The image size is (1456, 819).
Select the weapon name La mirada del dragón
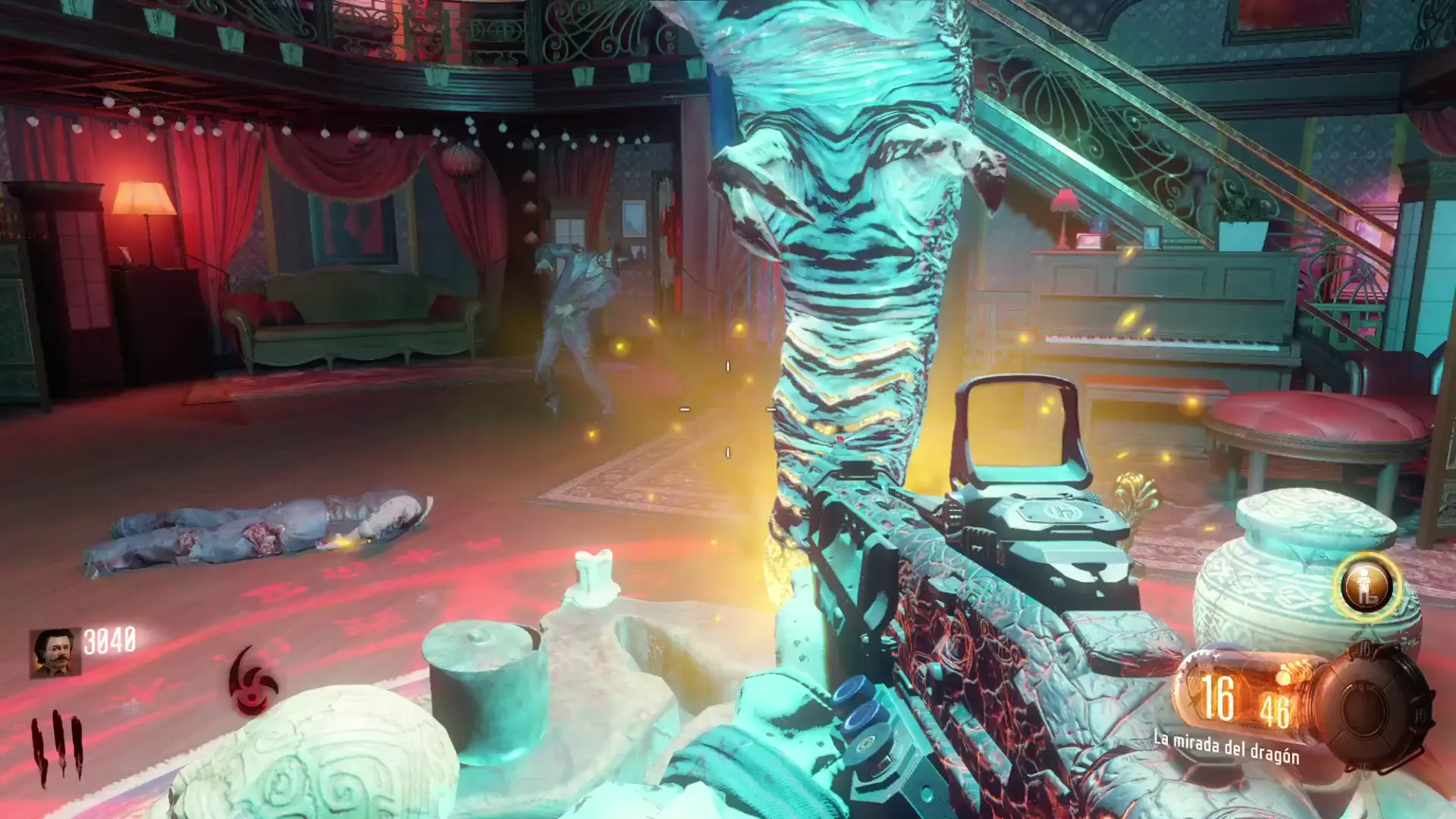click(x=1227, y=745)
